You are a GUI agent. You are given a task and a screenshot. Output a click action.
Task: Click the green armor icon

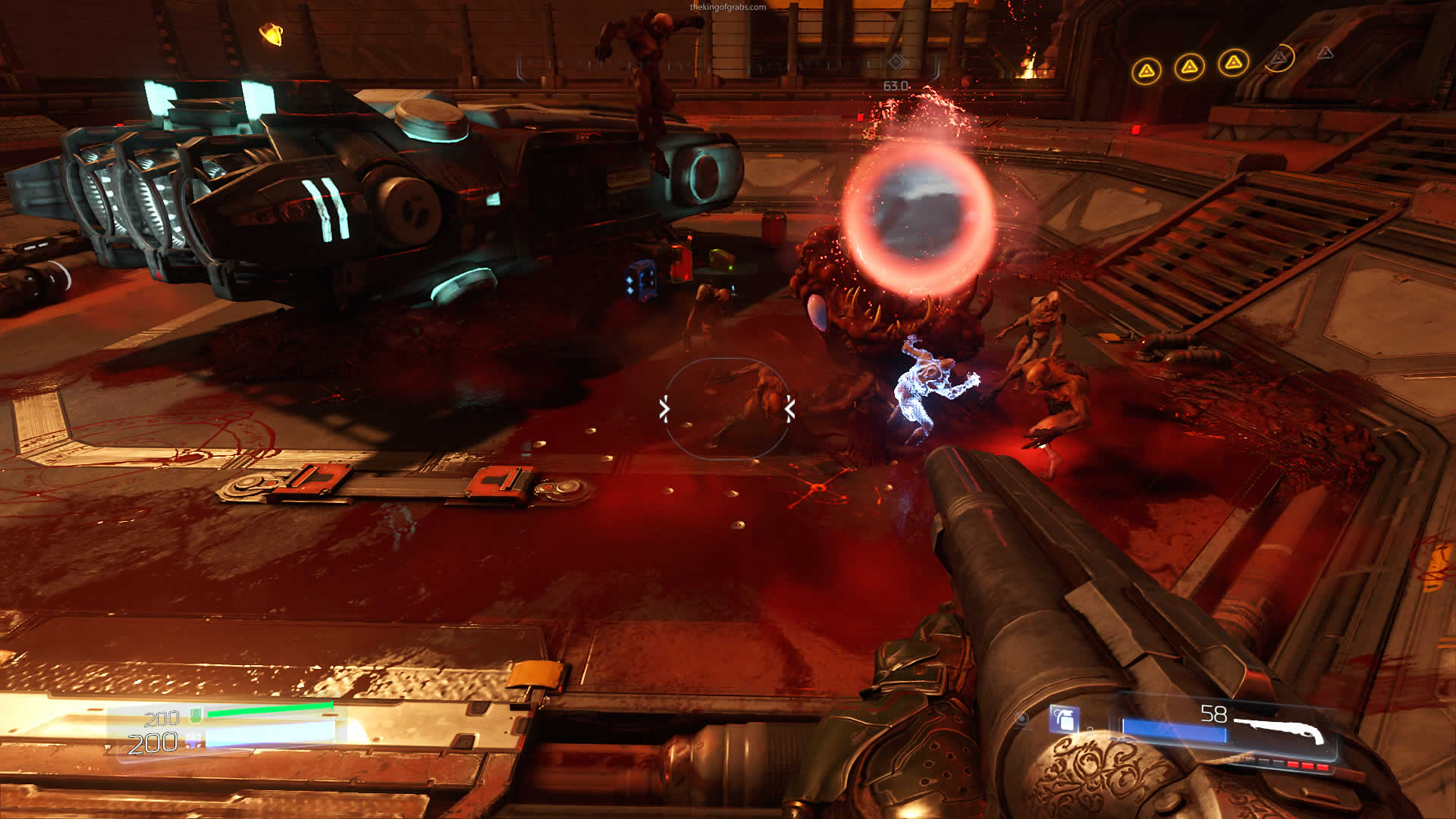coord(196,714)
